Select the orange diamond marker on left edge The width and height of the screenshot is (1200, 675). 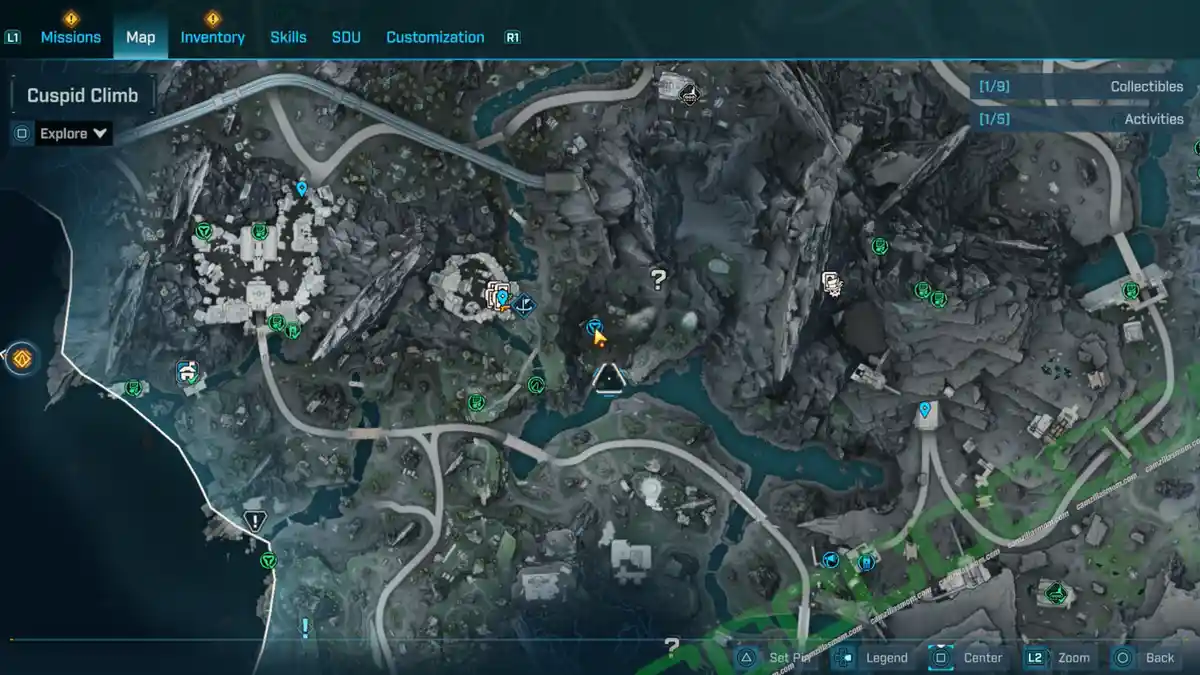click(21, 357)
